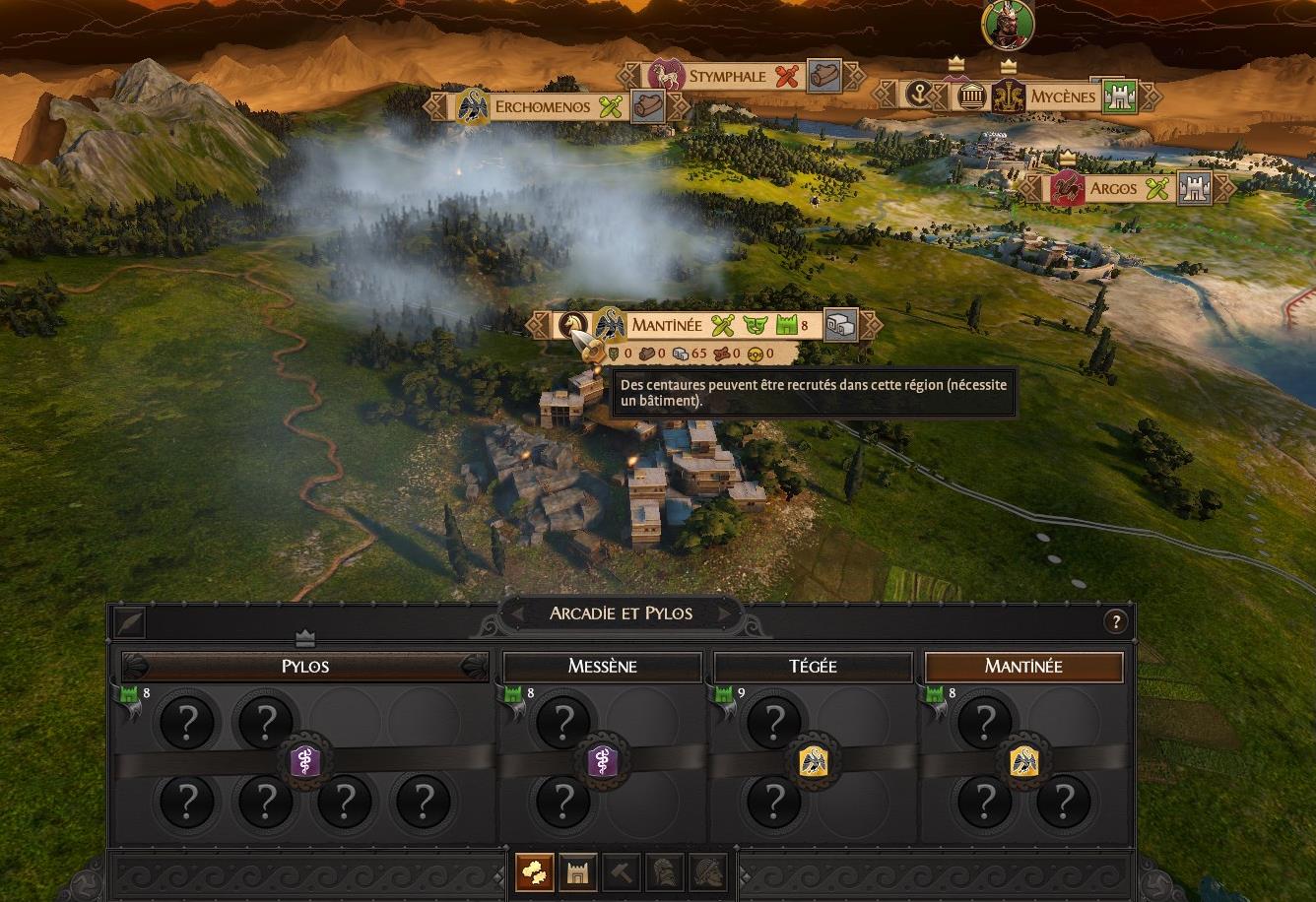Select the Tégée settlement header
1316x902 pixels.
coord(813,667)
